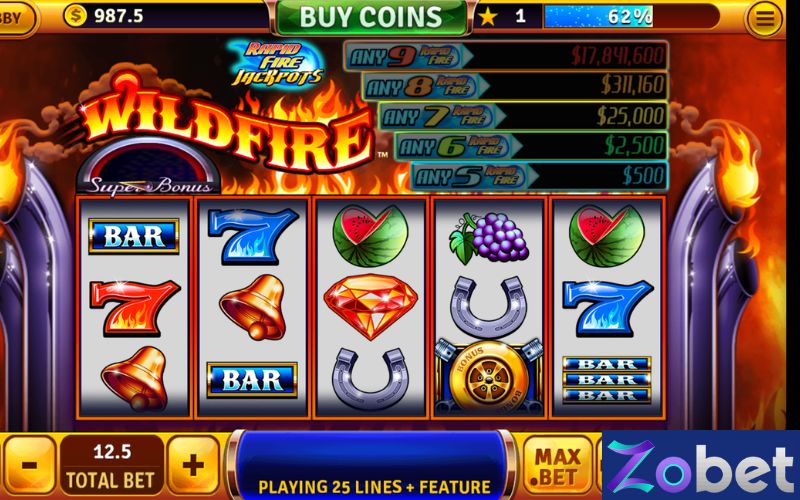
Task: Set the Max Bet
Action: point(557,466)
